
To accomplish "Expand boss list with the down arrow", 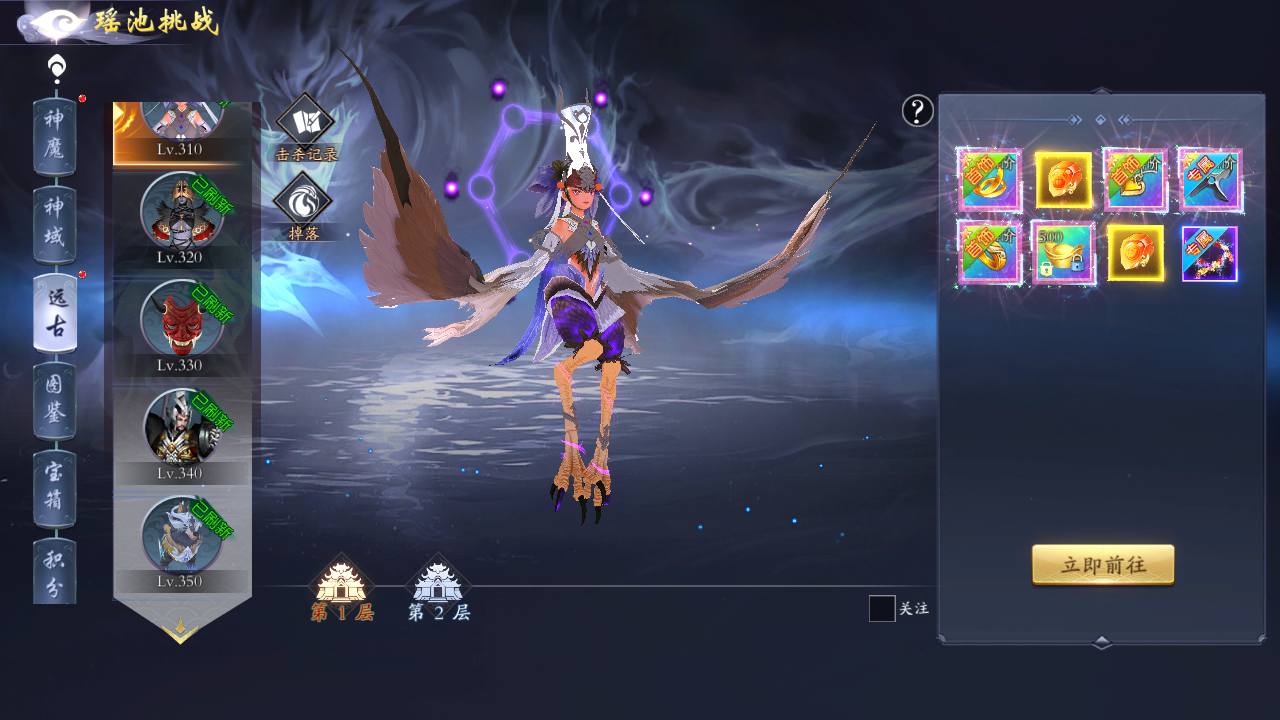I will [181, 630].
